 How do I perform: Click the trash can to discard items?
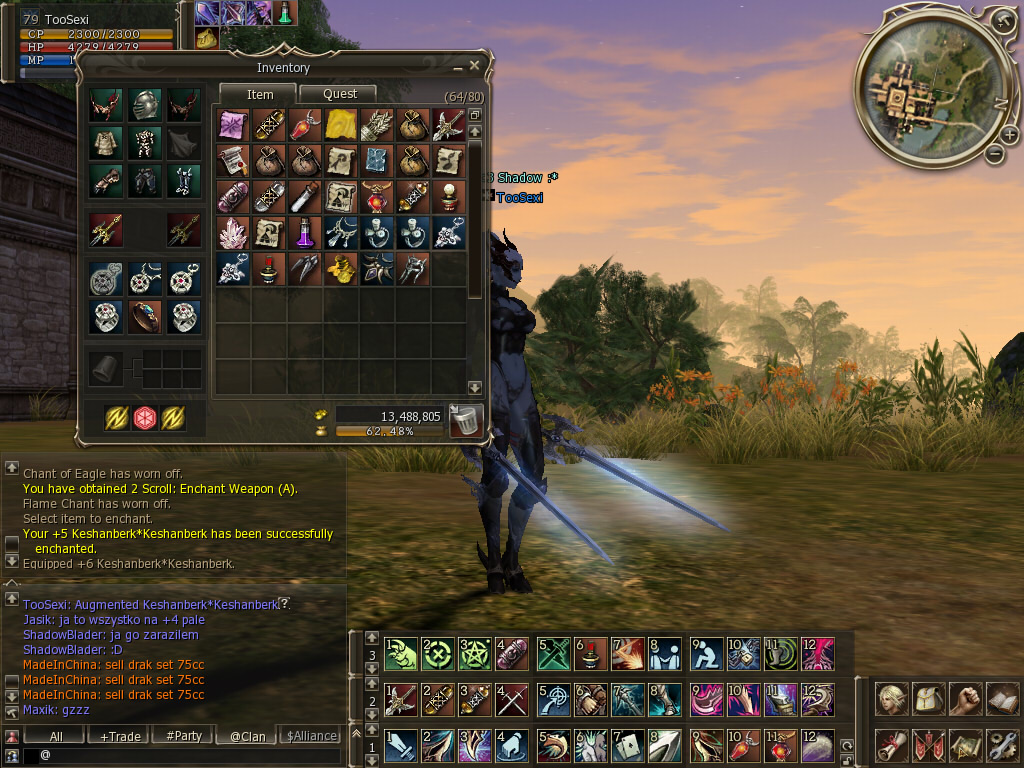click(x=466, y=420)
